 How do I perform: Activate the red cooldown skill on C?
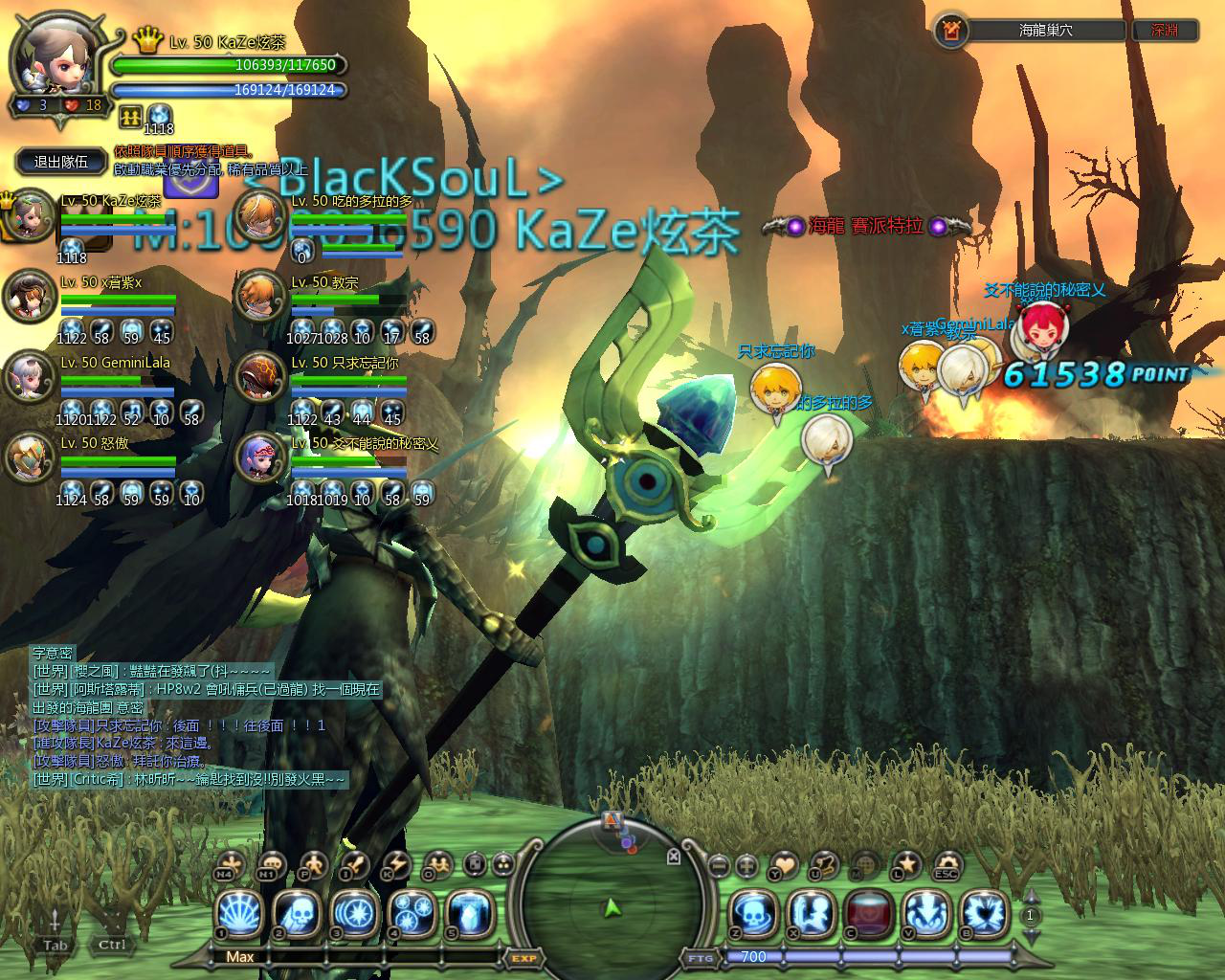(870, 912)
